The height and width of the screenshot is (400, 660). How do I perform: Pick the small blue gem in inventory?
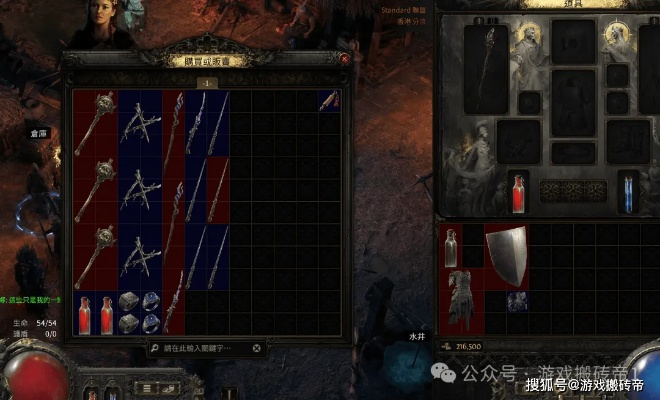(x=517, y=302)
